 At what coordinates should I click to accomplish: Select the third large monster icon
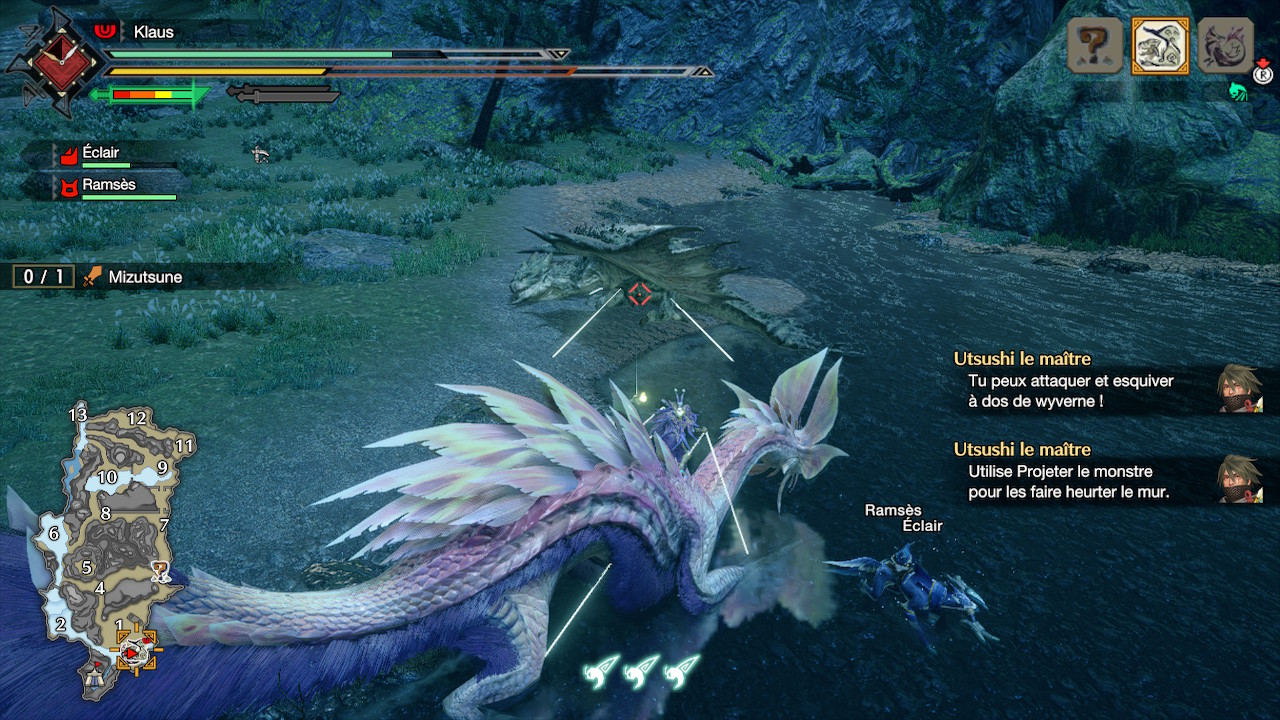pos(1226,46)
